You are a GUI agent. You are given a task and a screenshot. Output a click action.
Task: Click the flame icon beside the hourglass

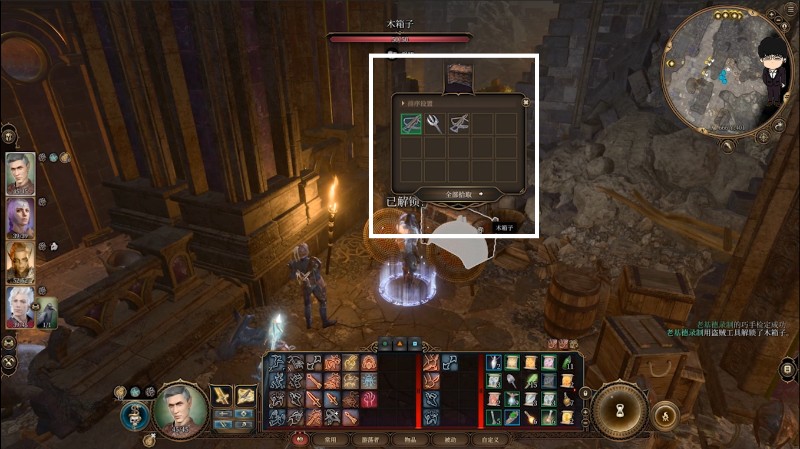point(666,413)
